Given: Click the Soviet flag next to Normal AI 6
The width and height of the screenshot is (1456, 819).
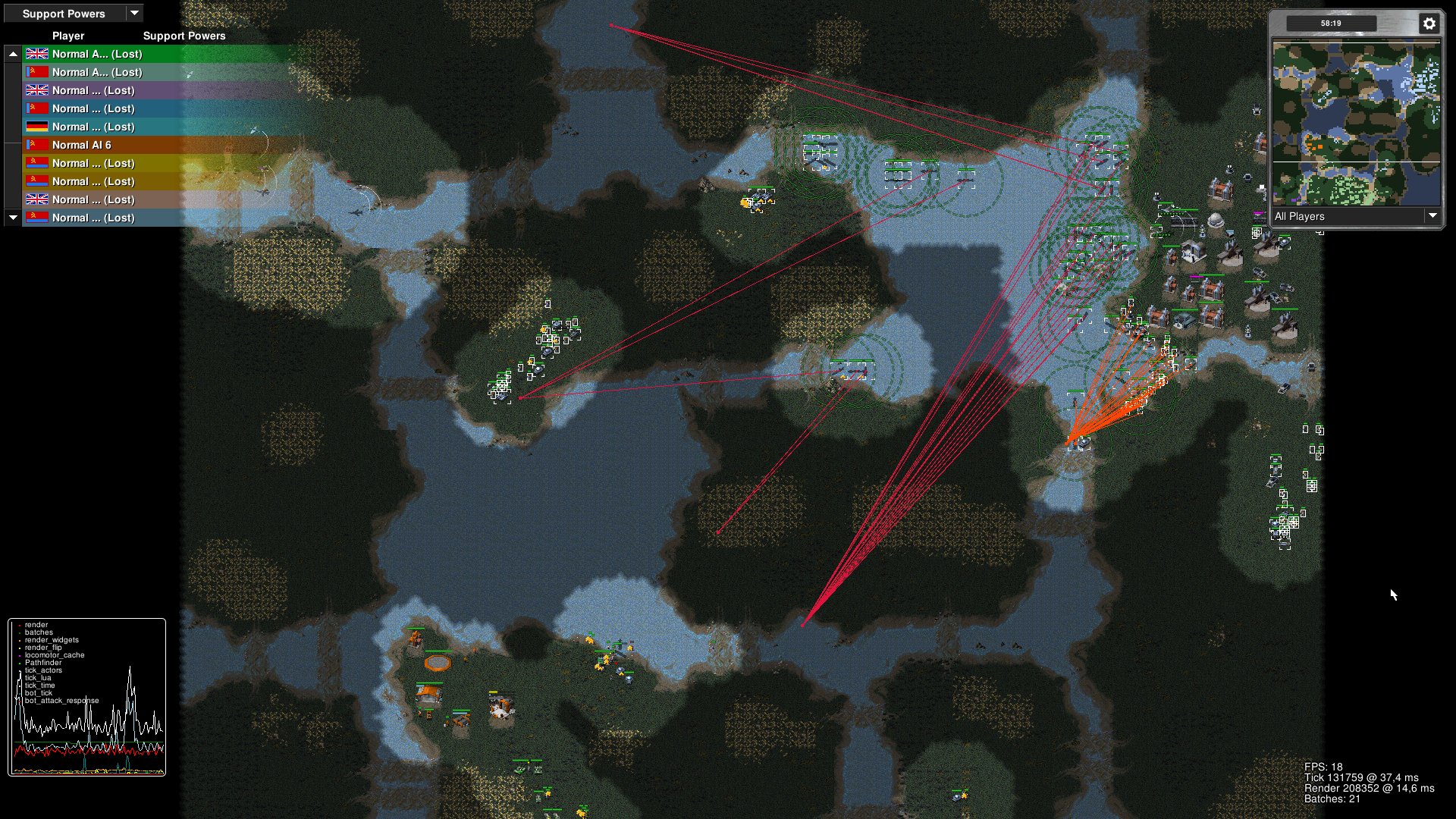Looking at the screenshot, I should pyautogui.click(x=36, y=144).
